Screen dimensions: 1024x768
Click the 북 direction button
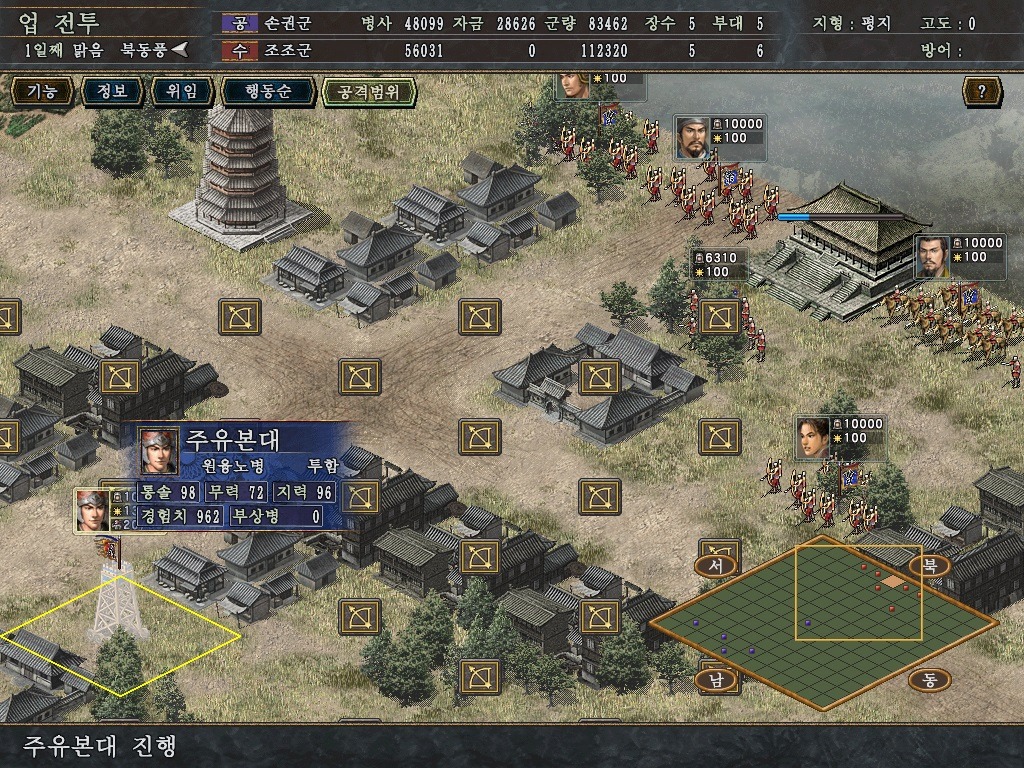pyautogui.click(x=930, y=566)
